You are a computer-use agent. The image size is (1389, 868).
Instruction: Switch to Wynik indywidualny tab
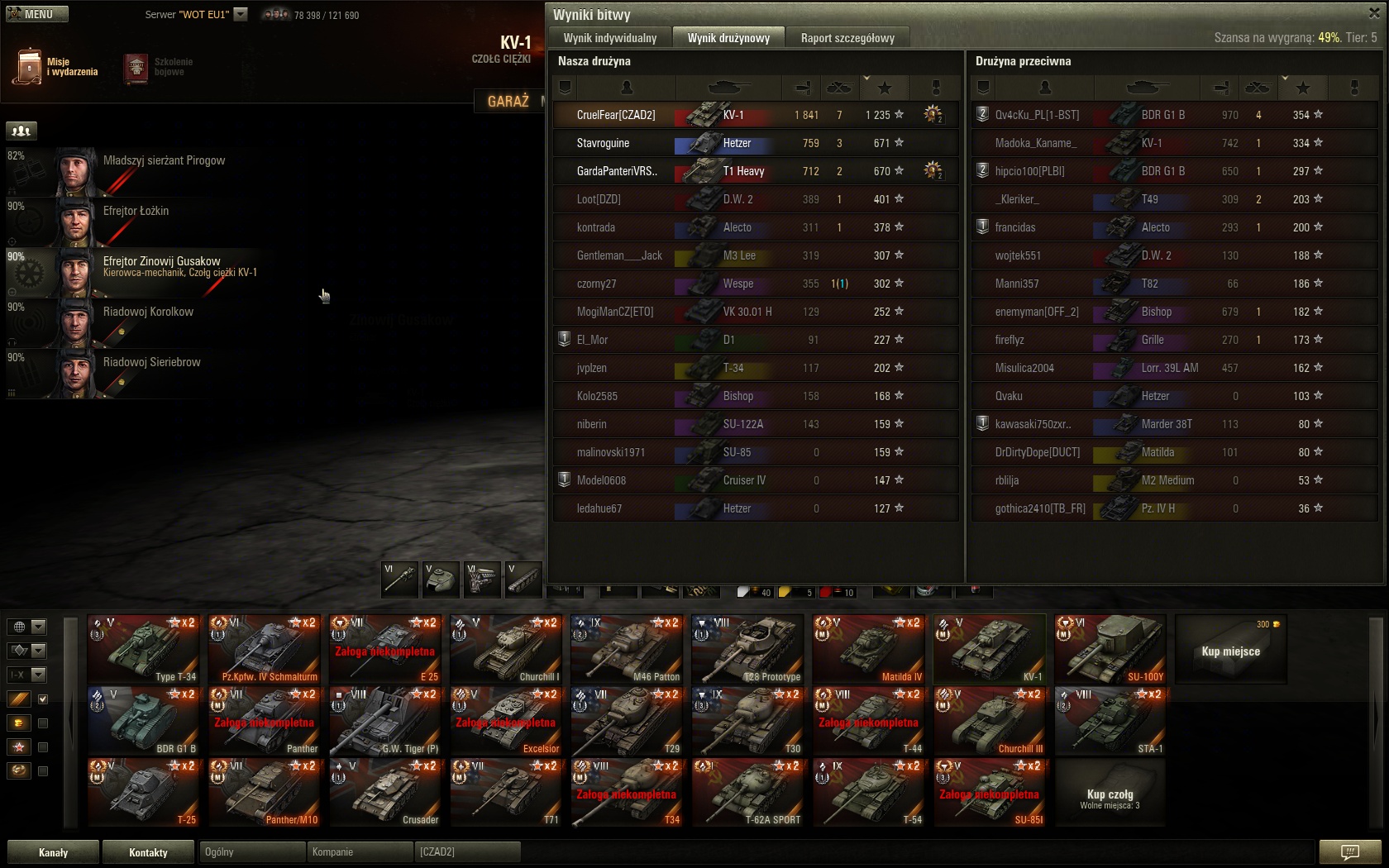click(x=609, y=38)
